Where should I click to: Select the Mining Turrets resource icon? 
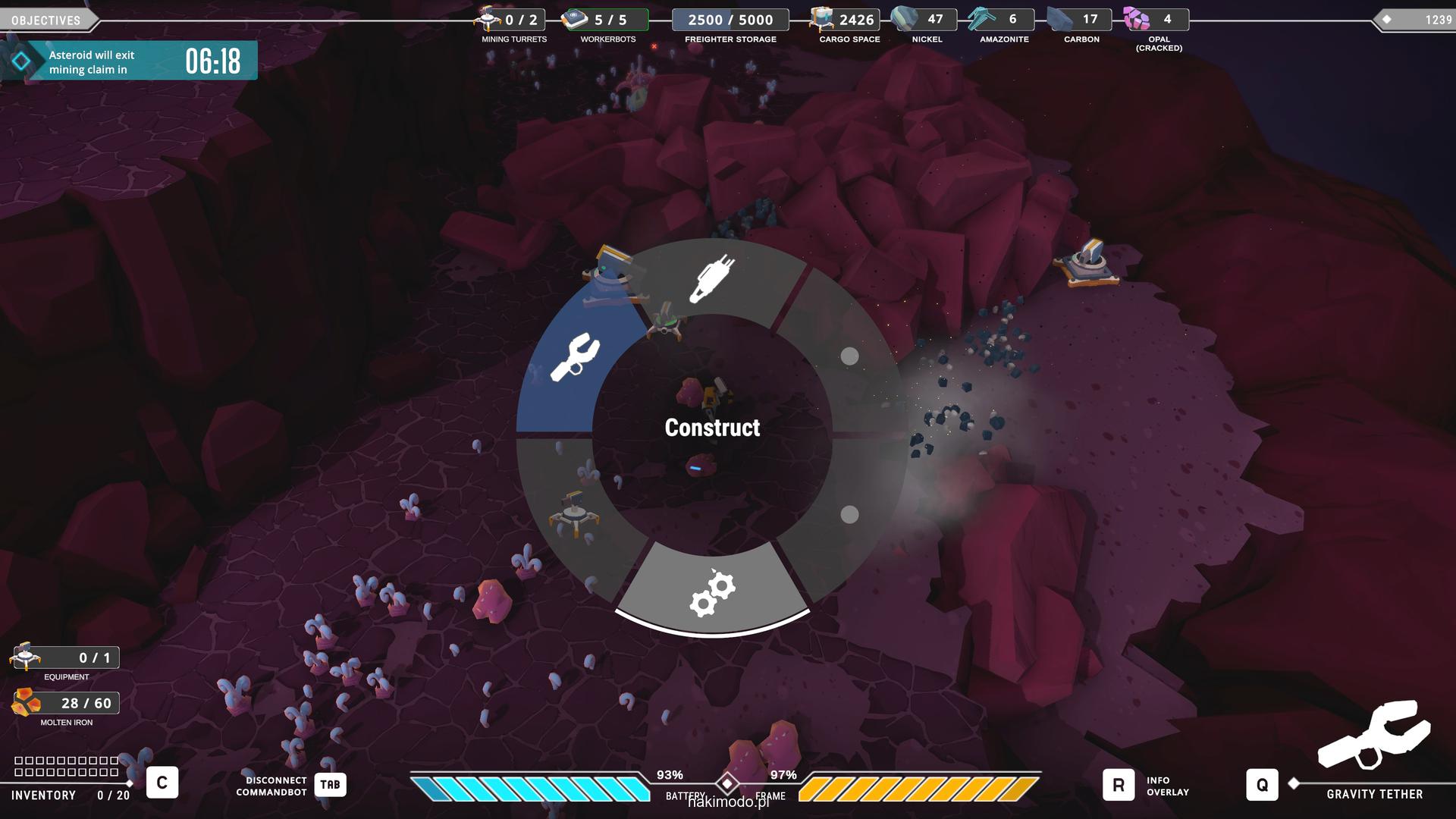tap(488, 18)
